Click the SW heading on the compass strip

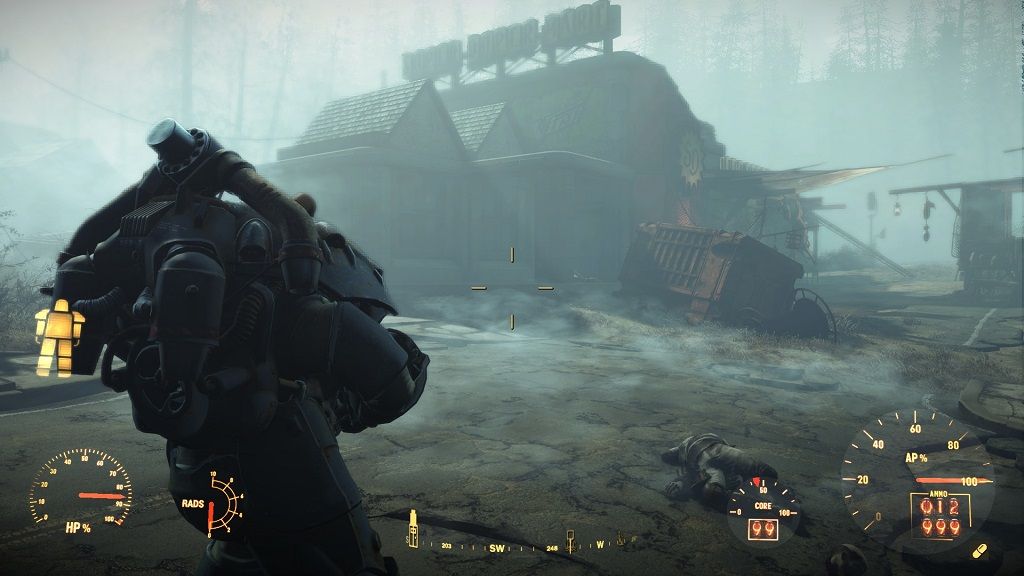click(498, 548)
